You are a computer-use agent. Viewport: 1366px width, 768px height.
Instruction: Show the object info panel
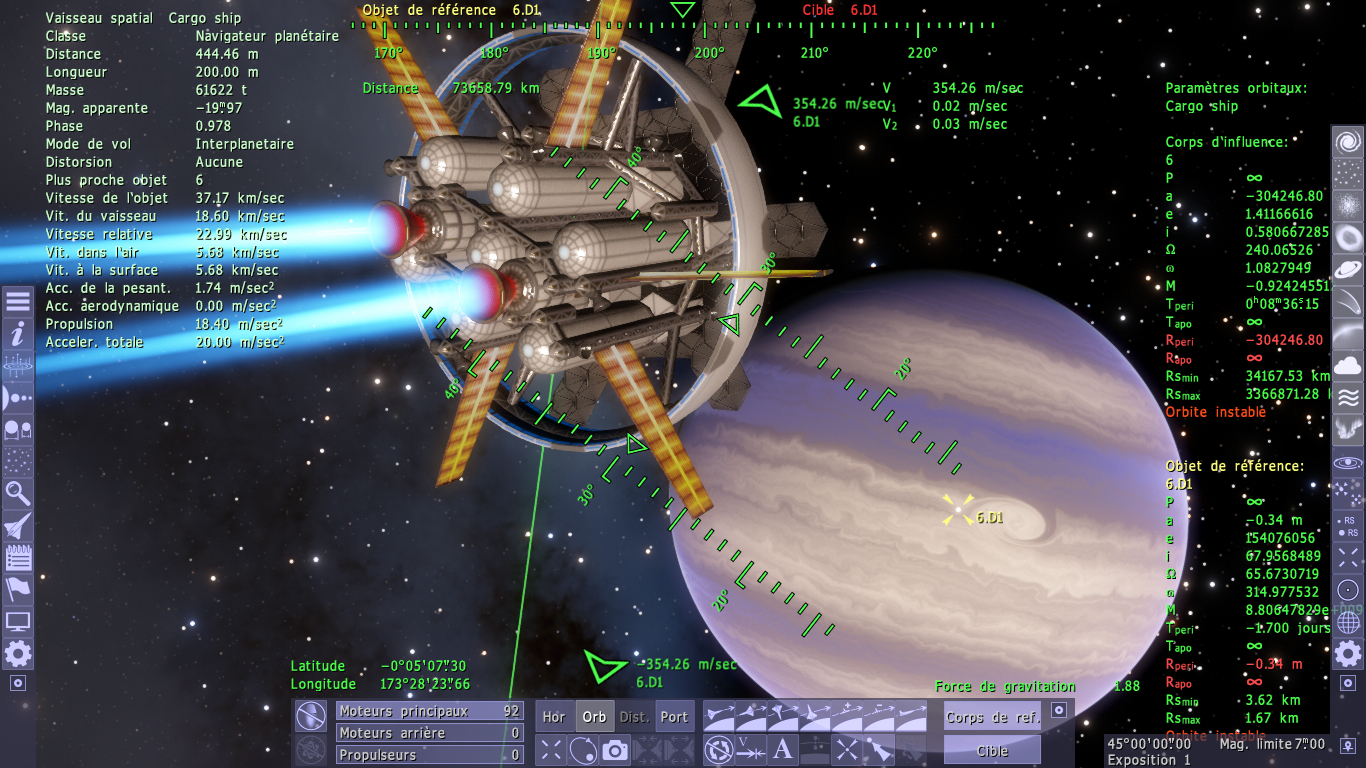tap(17, 334)
